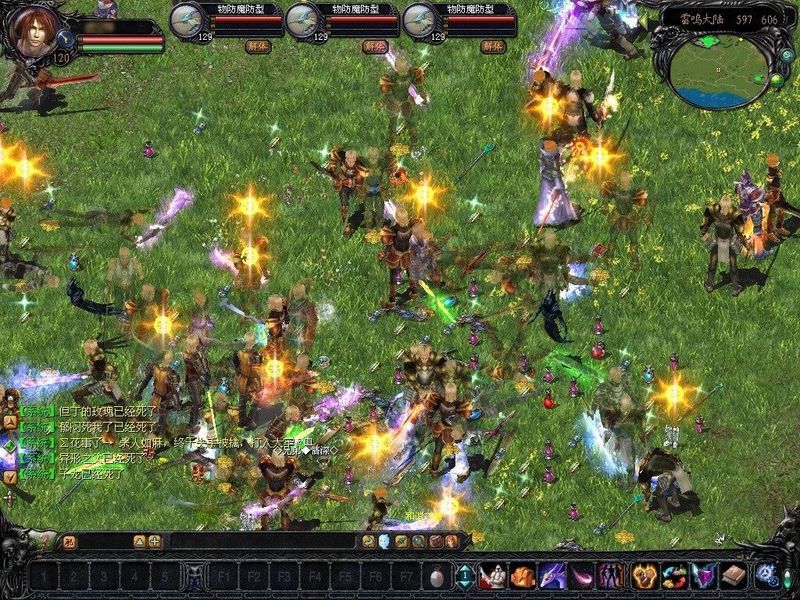Click the pink feather icon on the bottom bar

582,576
